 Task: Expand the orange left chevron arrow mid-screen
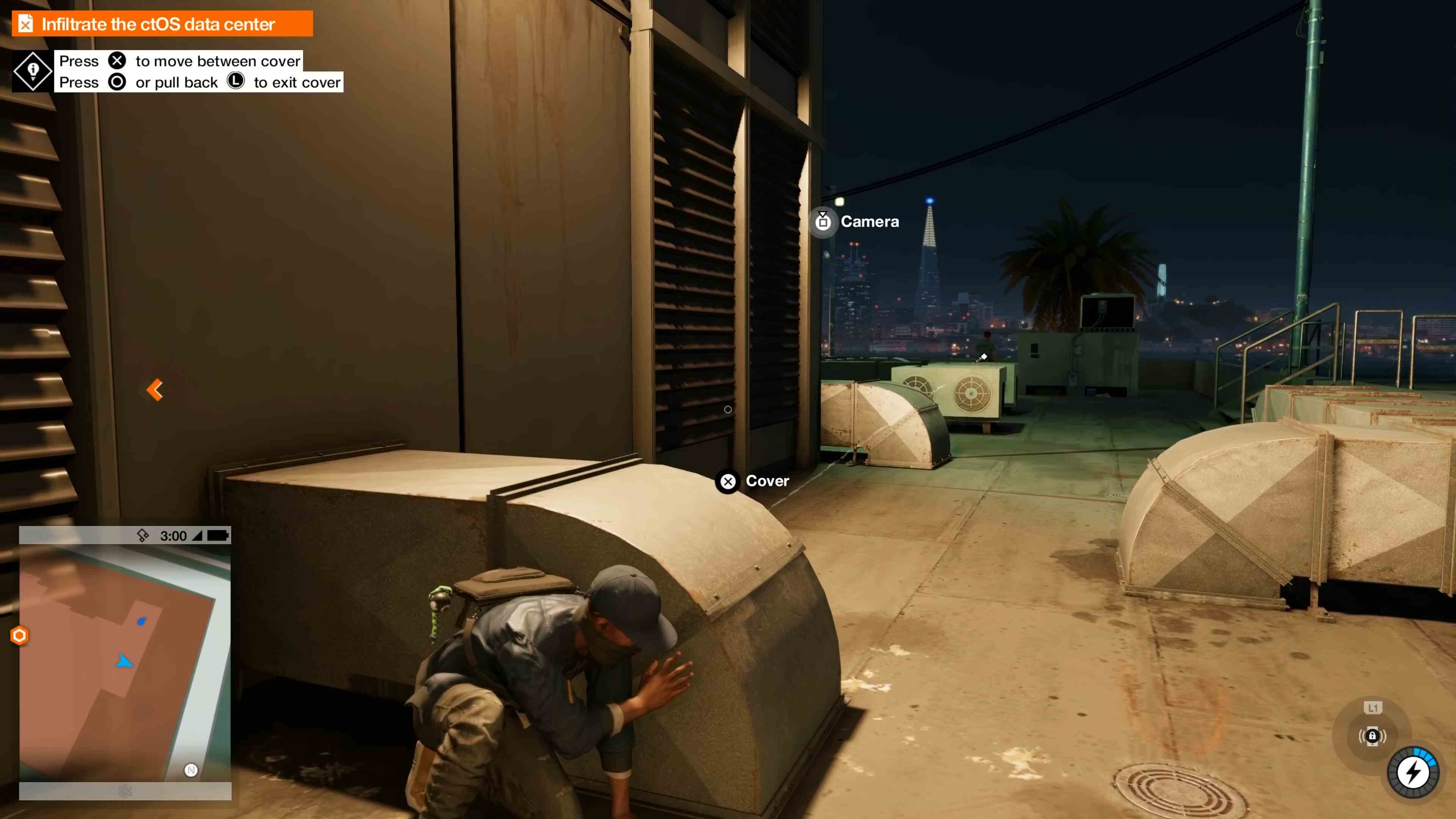click(x=154, y=389)
